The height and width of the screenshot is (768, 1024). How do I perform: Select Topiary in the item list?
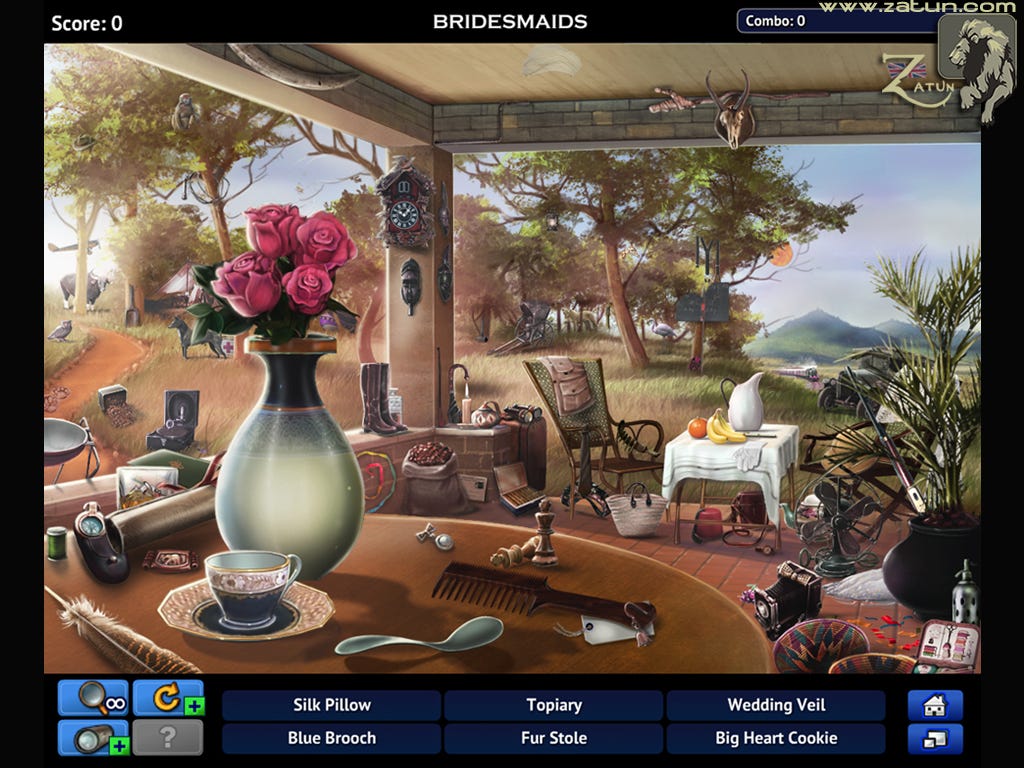click(x=554, y=705)
